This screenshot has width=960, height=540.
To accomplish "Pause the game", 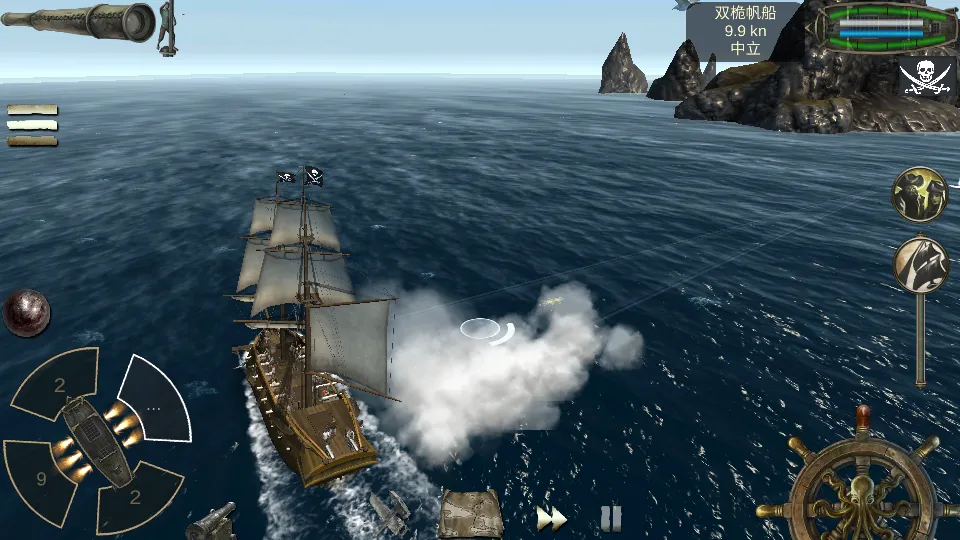I will click(x=611, y=518).
